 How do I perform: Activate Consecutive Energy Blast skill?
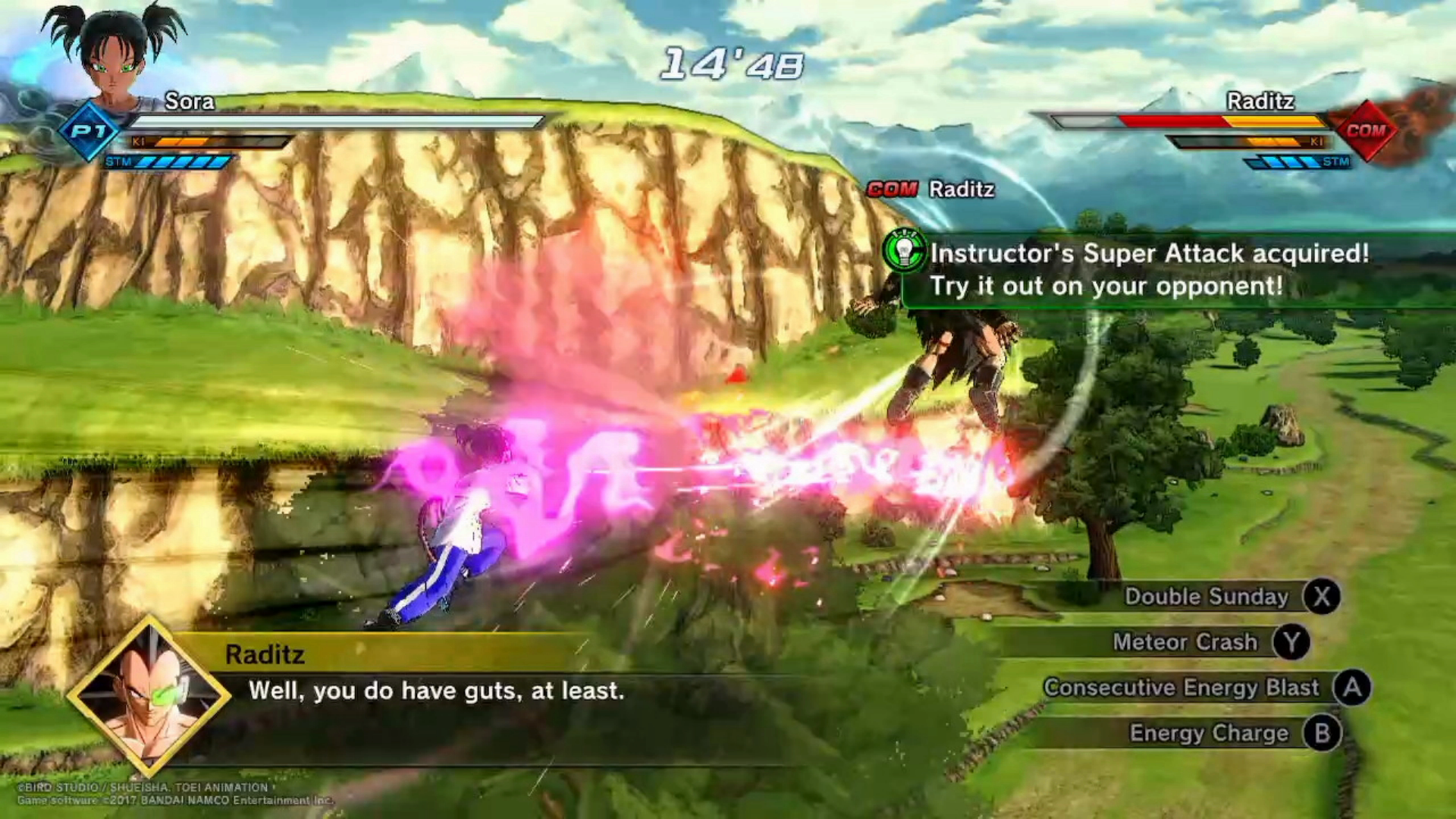(x=1181, y=688)
